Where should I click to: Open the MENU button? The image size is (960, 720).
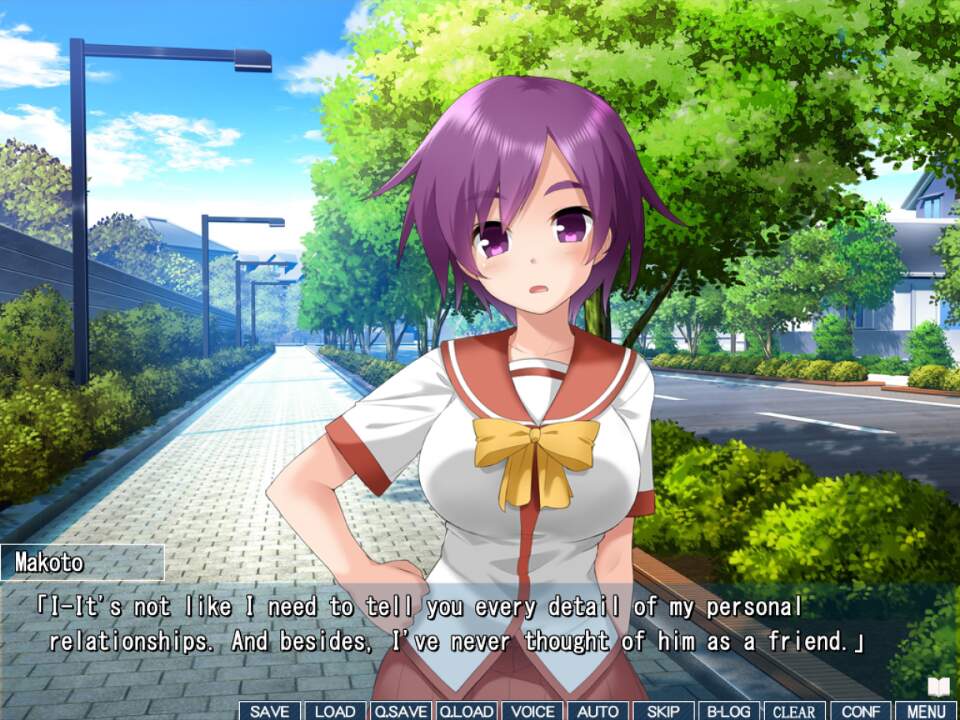pos(926,711)
